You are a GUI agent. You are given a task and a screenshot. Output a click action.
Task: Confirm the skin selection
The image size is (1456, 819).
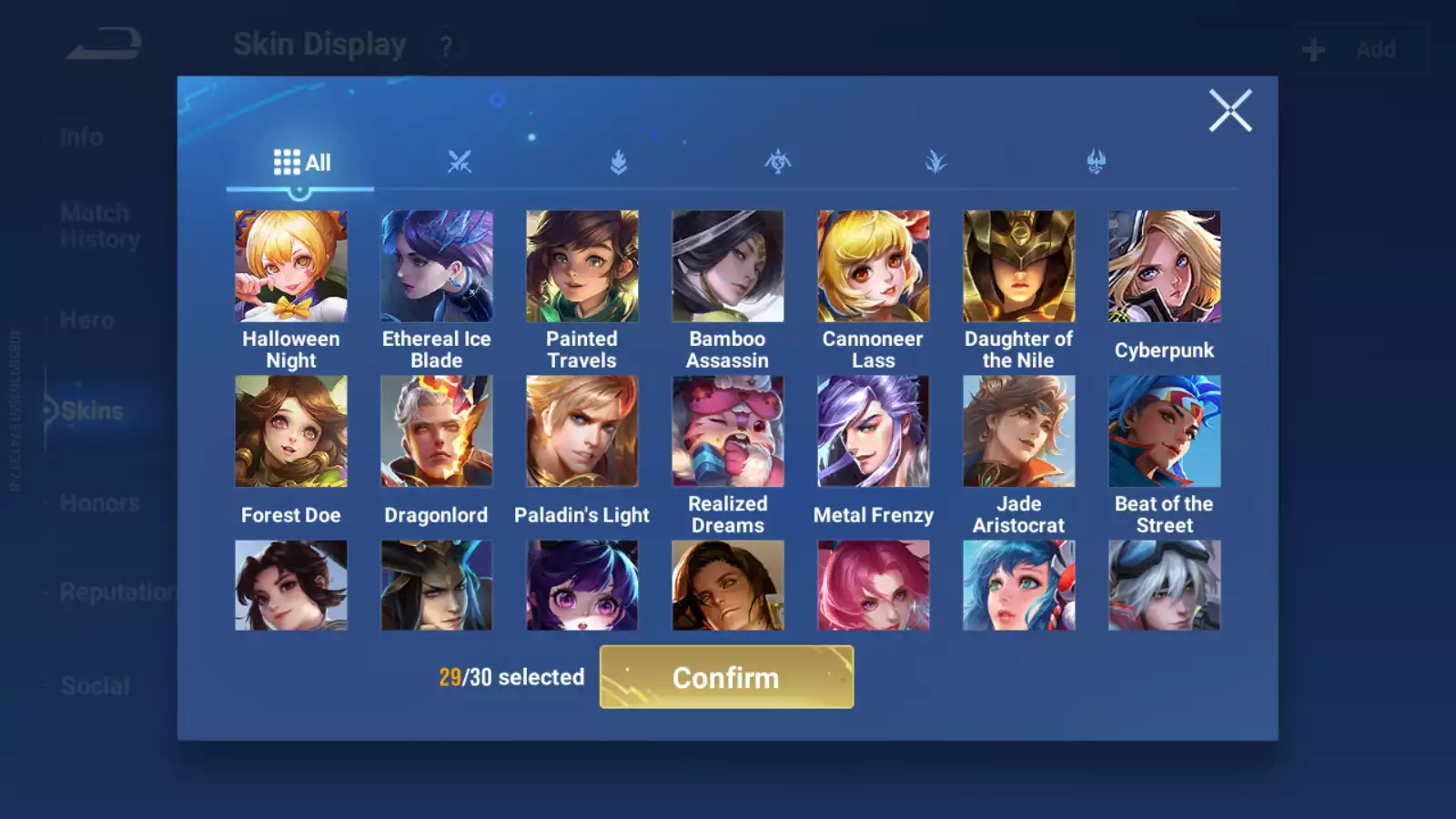(726, 677)
